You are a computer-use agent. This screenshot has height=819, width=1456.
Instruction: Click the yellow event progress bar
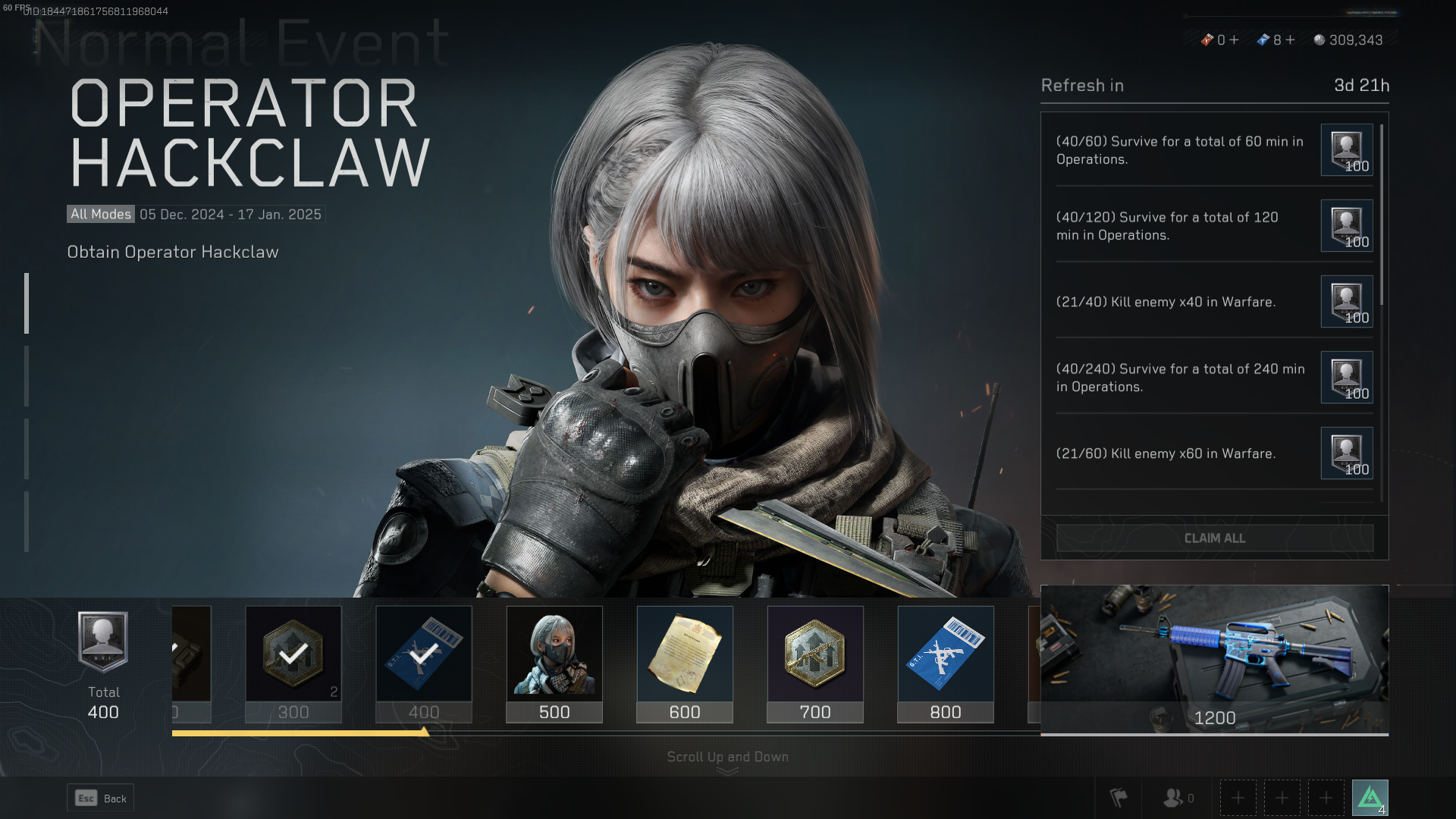click(300, 733)
